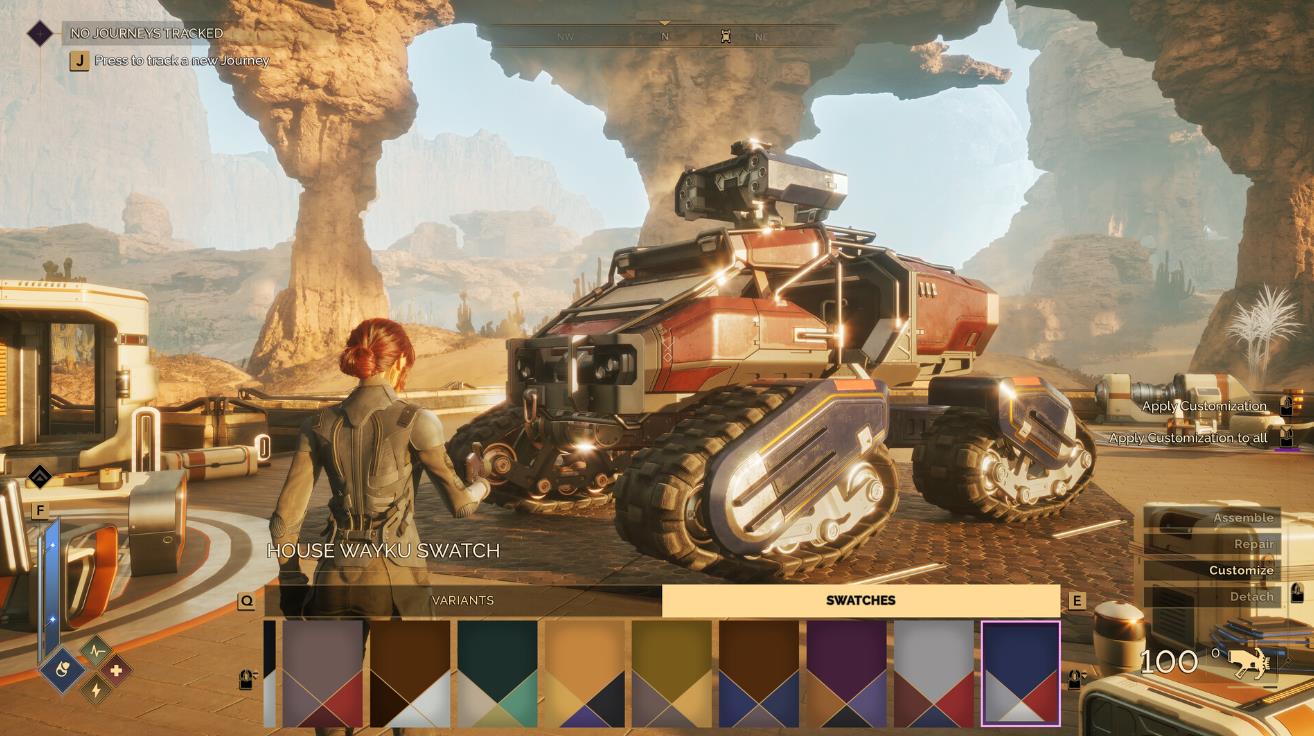Select the highlighted navy blue swatch

tap(1021, 673)
